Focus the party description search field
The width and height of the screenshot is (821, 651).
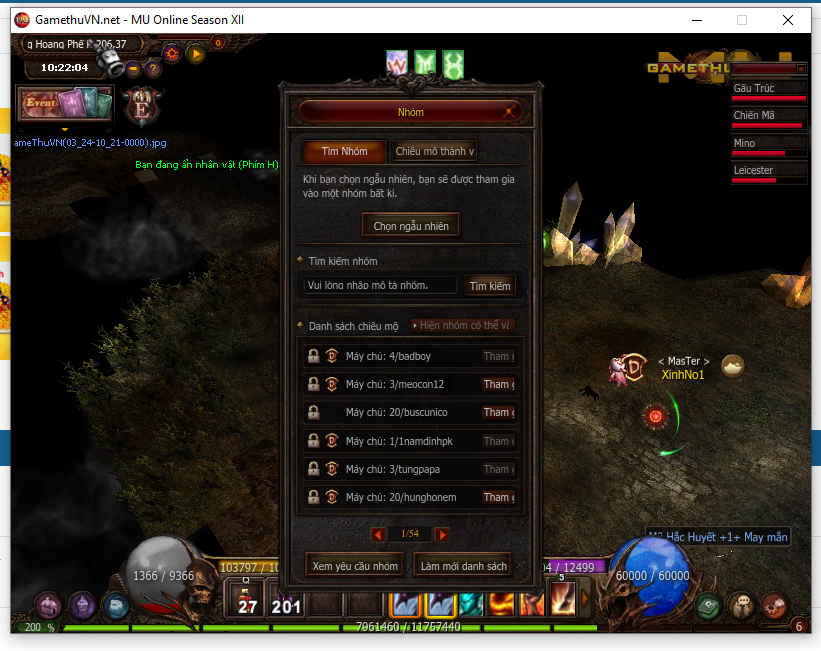pos(380,286)
